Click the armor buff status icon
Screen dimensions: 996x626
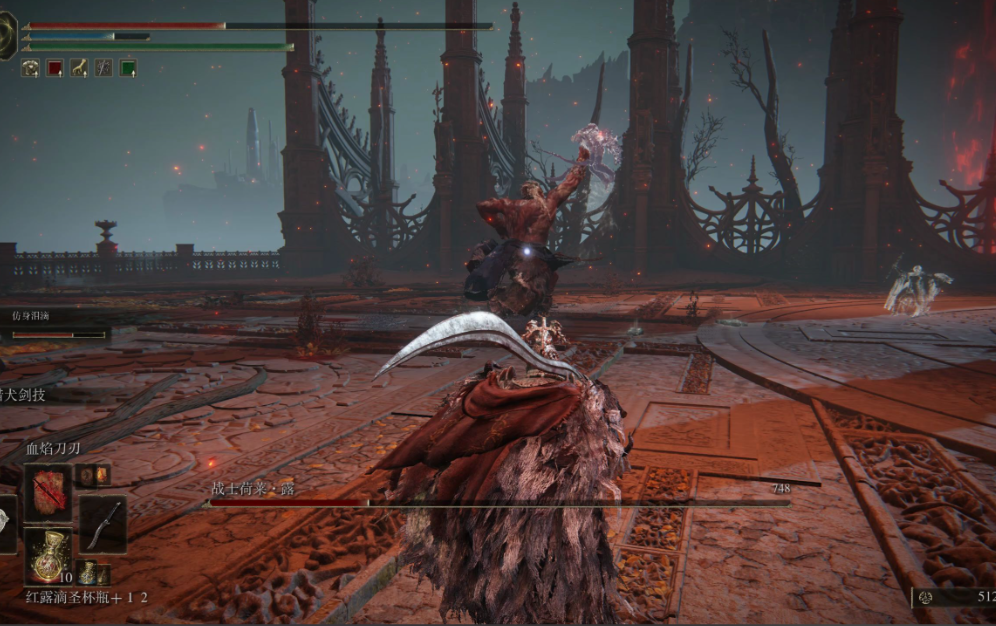click(x=30, y=68)
